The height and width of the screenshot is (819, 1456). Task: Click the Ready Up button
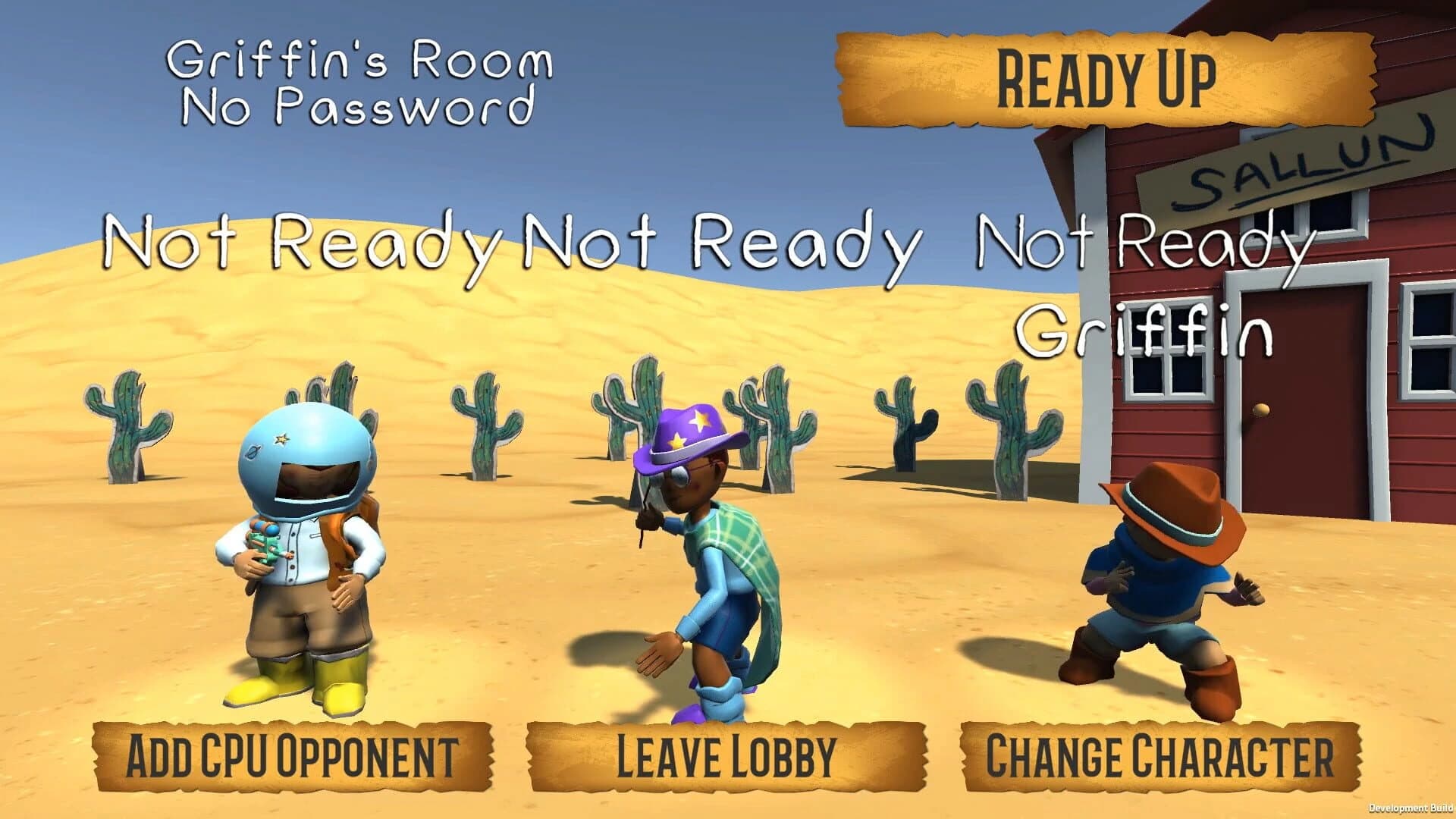[x=1107, y=77]
